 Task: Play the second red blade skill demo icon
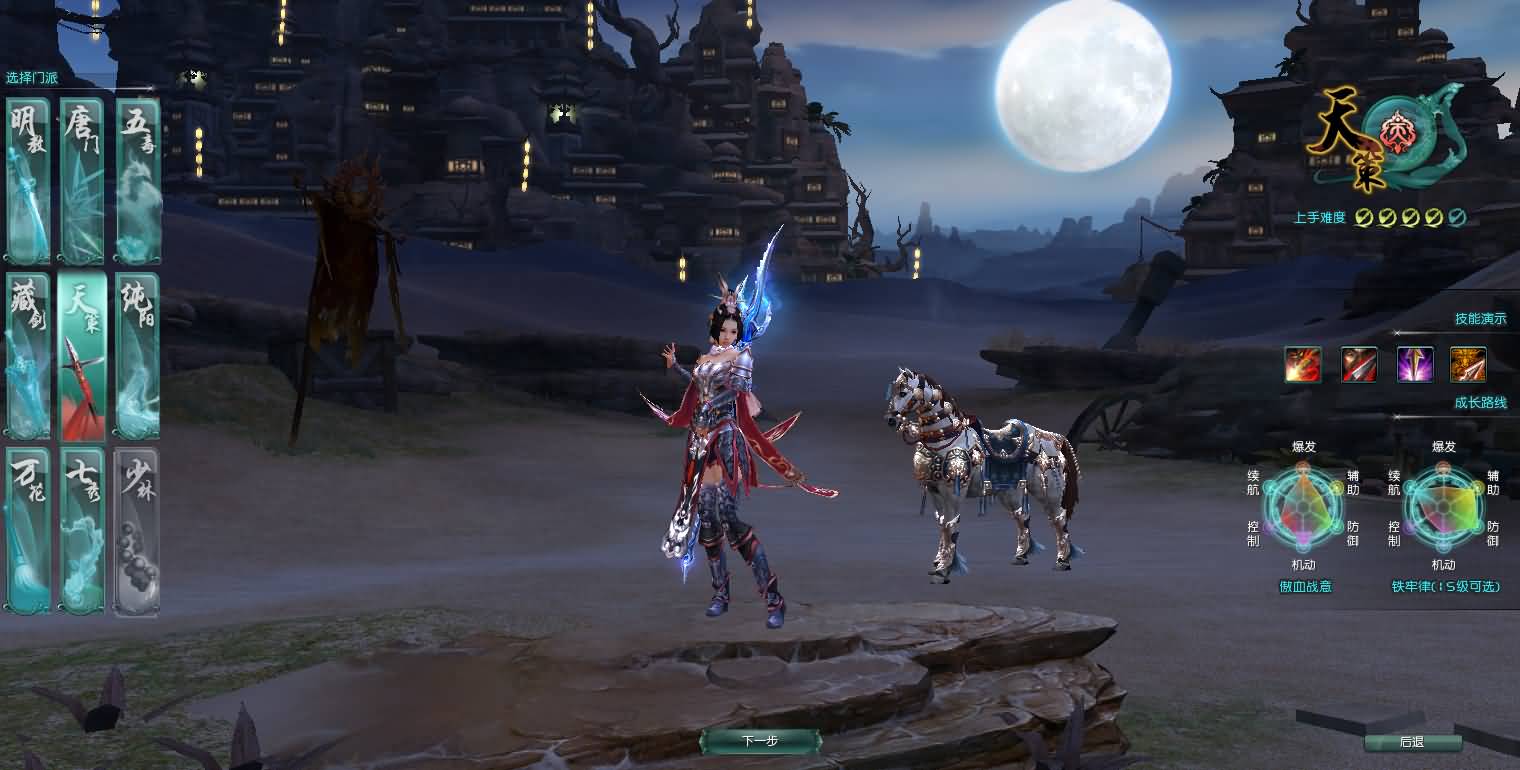click(1358, 364)
